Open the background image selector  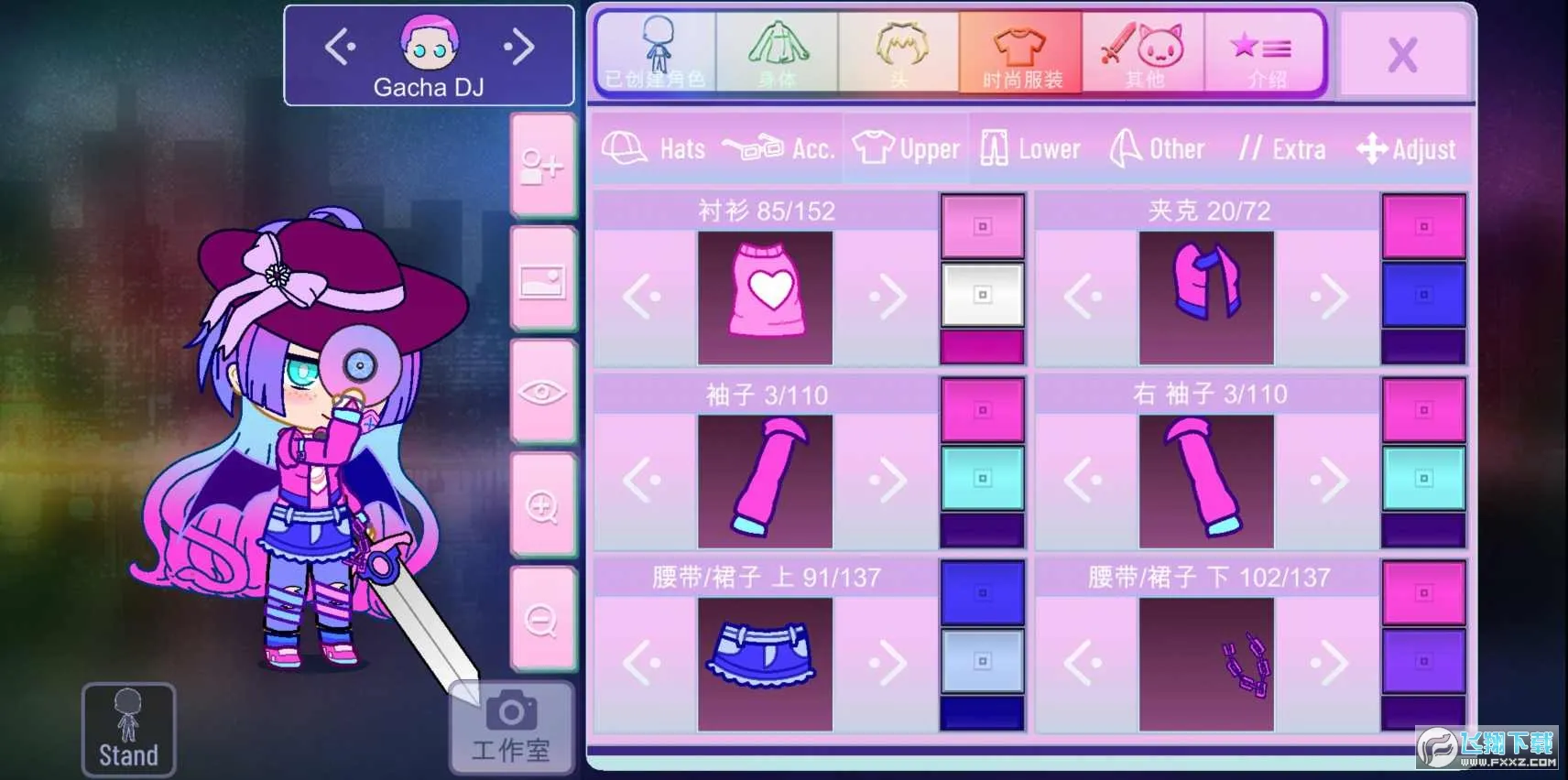[542, 282]
